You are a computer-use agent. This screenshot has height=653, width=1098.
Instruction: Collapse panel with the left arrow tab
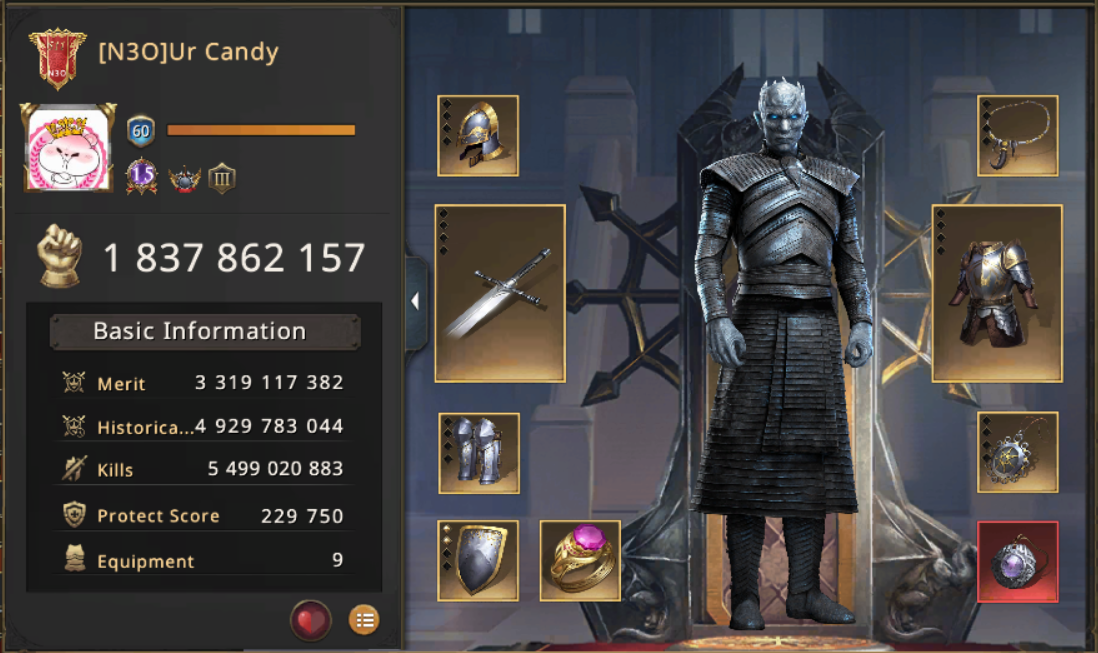[x=415, y=301]
